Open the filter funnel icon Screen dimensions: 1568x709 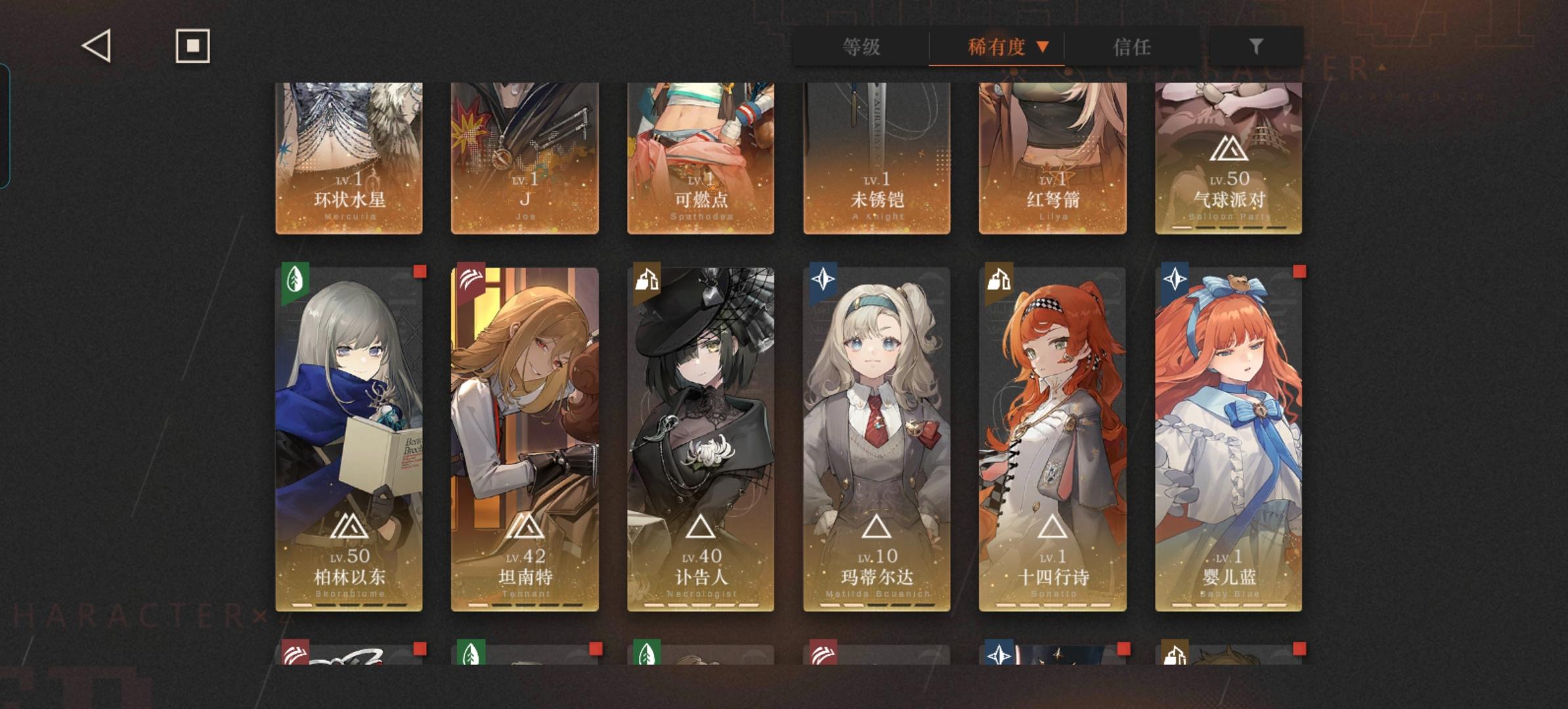point(1255,47)
